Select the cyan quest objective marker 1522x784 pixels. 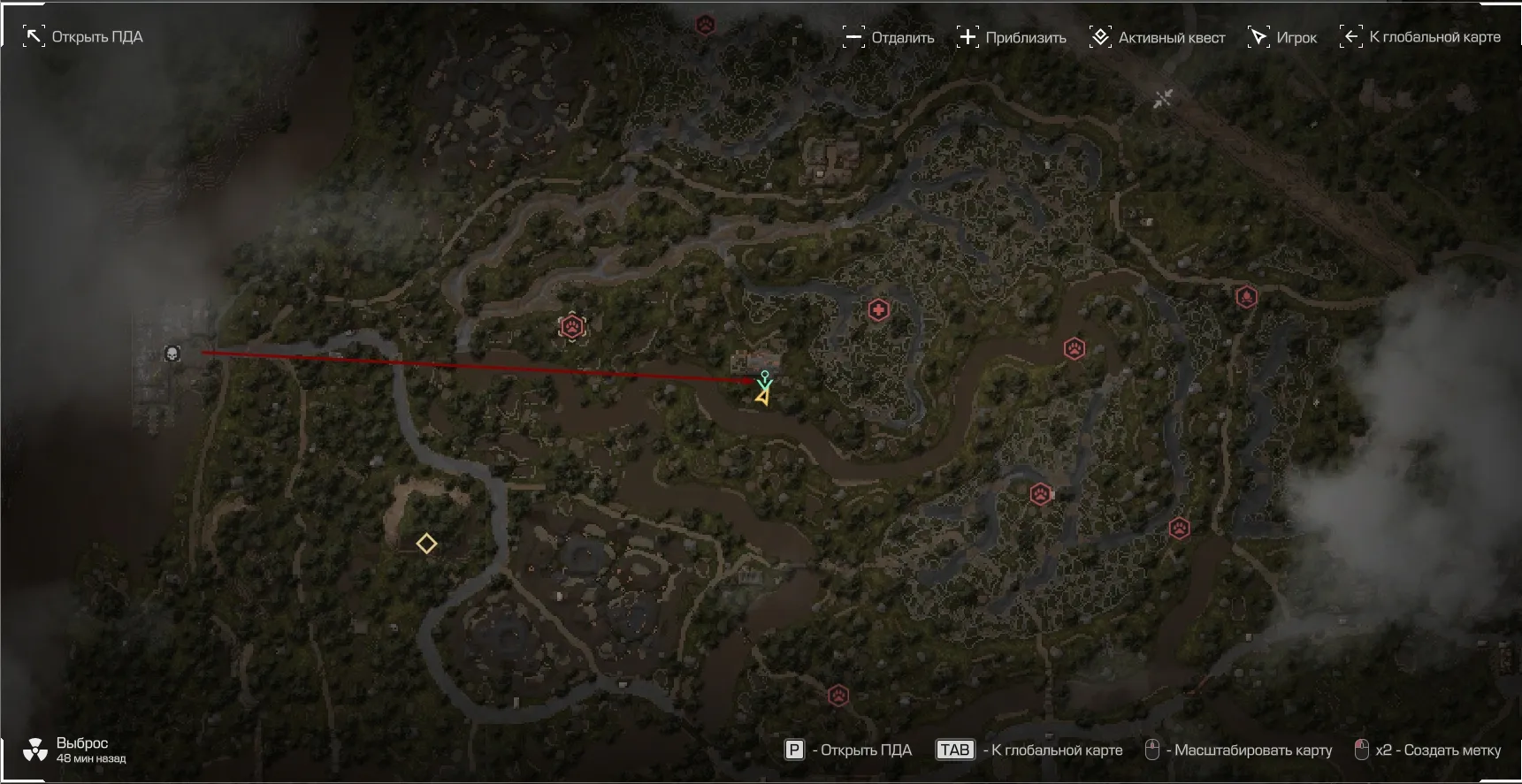(x=765, y=379)
